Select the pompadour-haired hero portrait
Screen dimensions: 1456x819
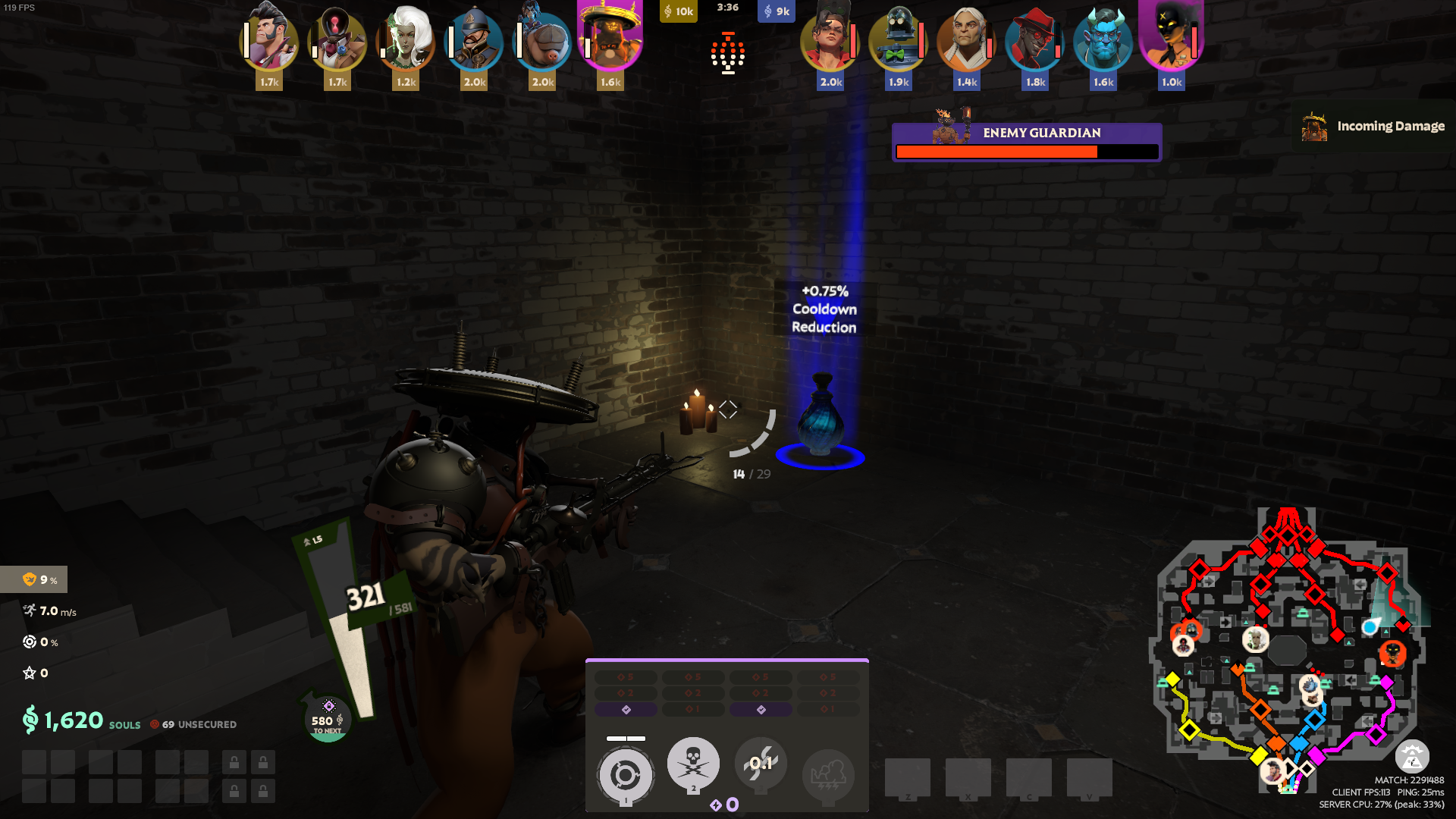pyautogui.click(x=269, y=39)
